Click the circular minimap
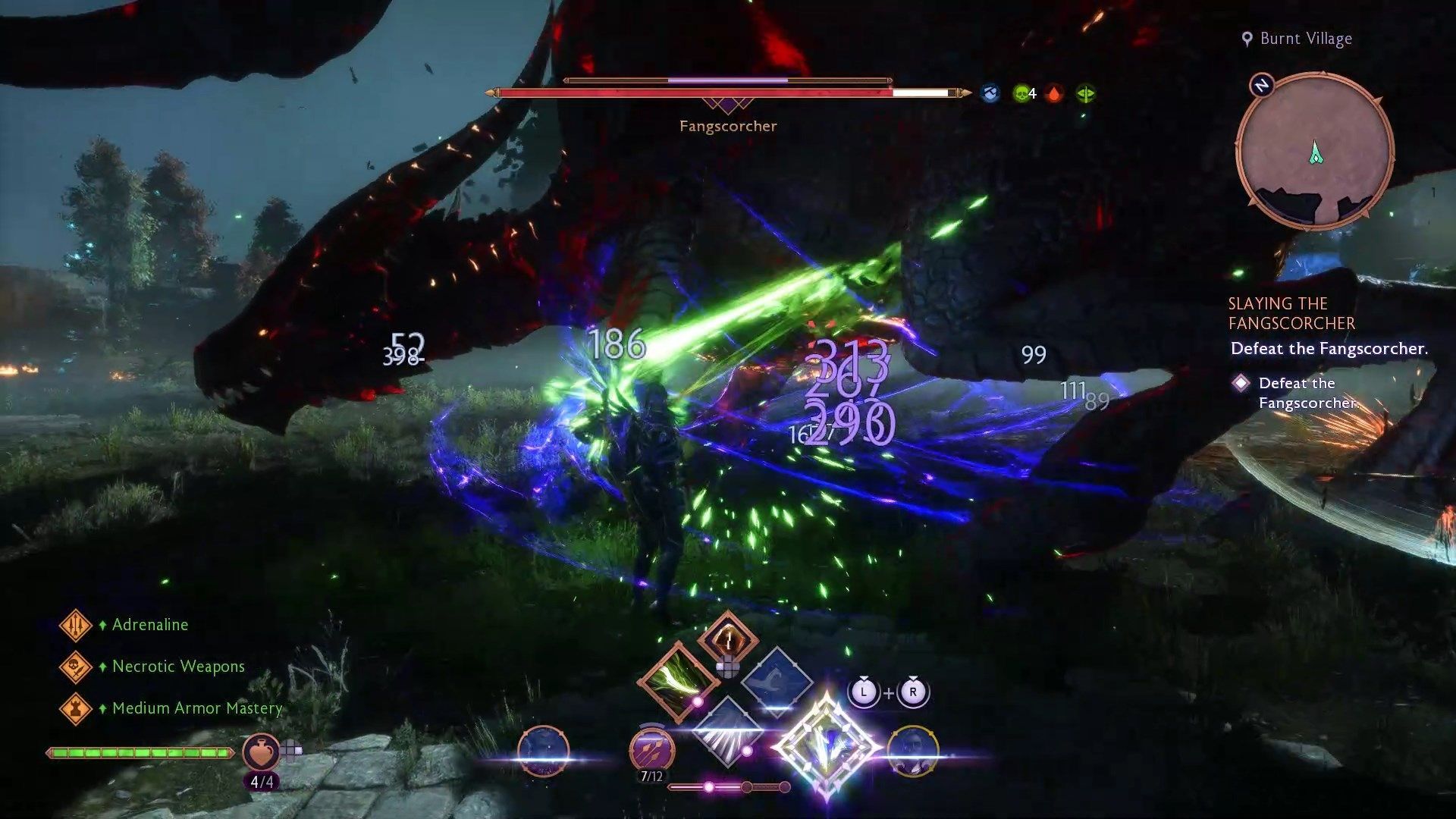Image resolution: width=1456 pixels, height=819 pixels. (x=1315, y=150)
